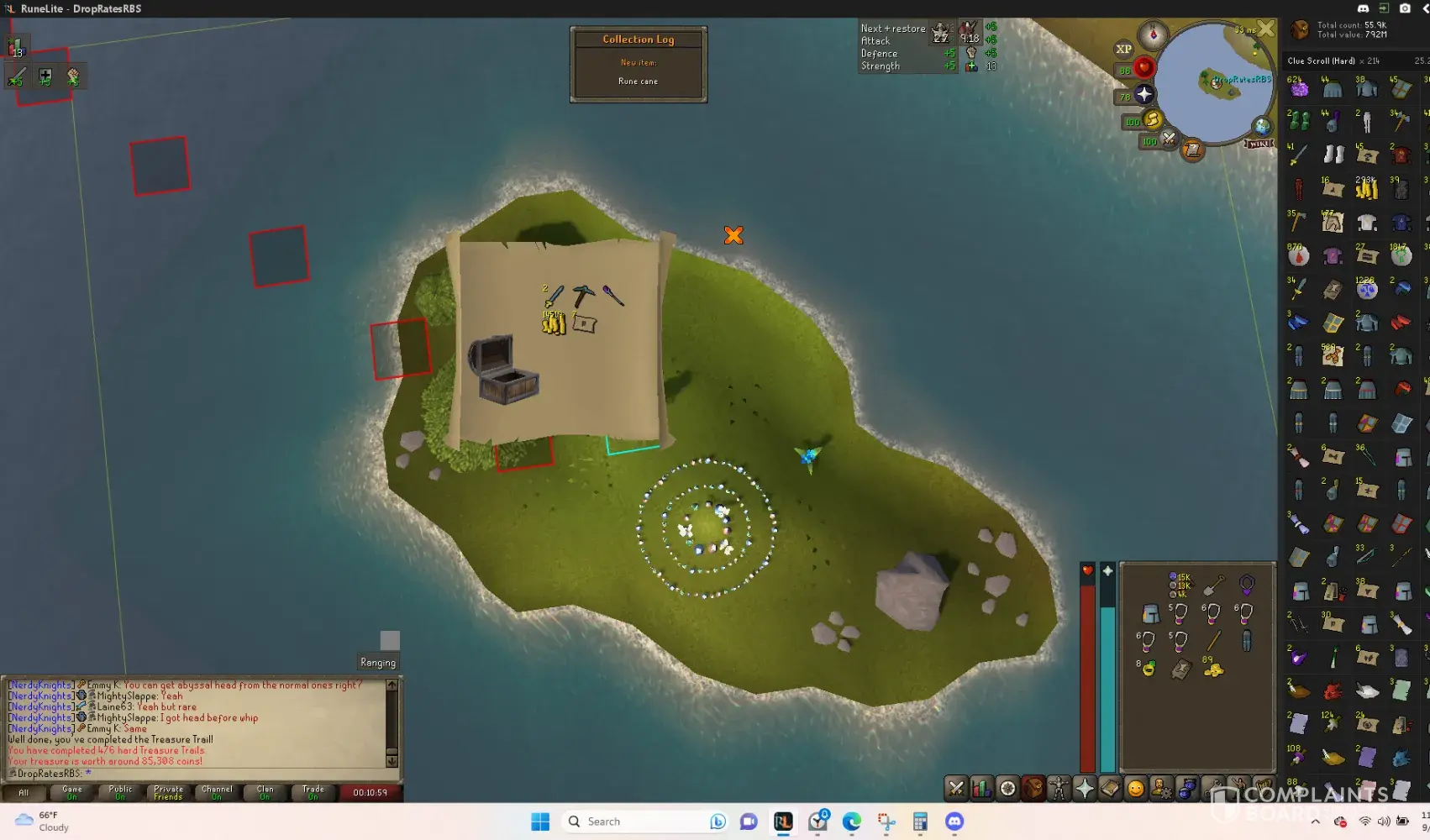Toggle the XP drops button
Viewport: 1430px width, 840px height.
pos(1123,49)
